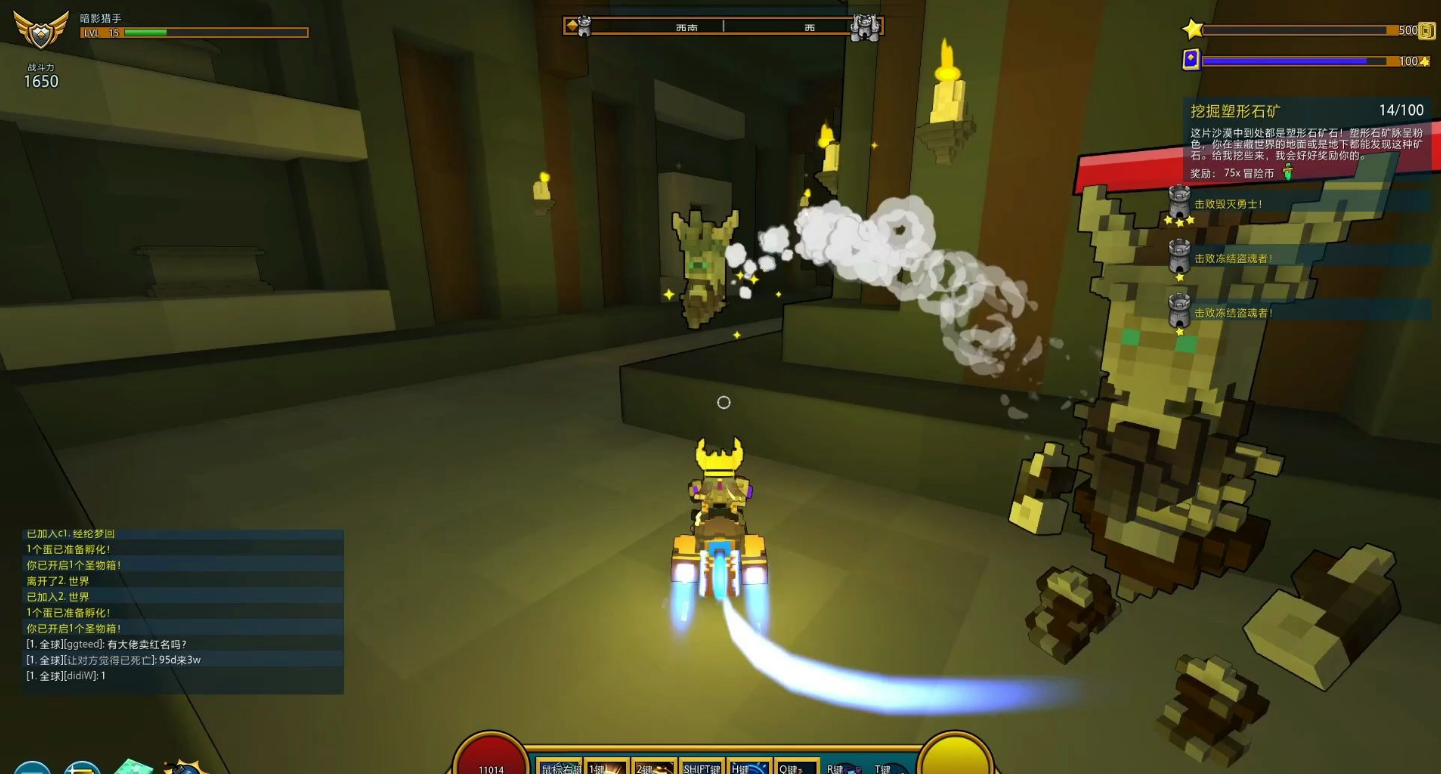1441x774 pixels.
Task: Click the blue spellbook icon
Action: coord(1191,60)
